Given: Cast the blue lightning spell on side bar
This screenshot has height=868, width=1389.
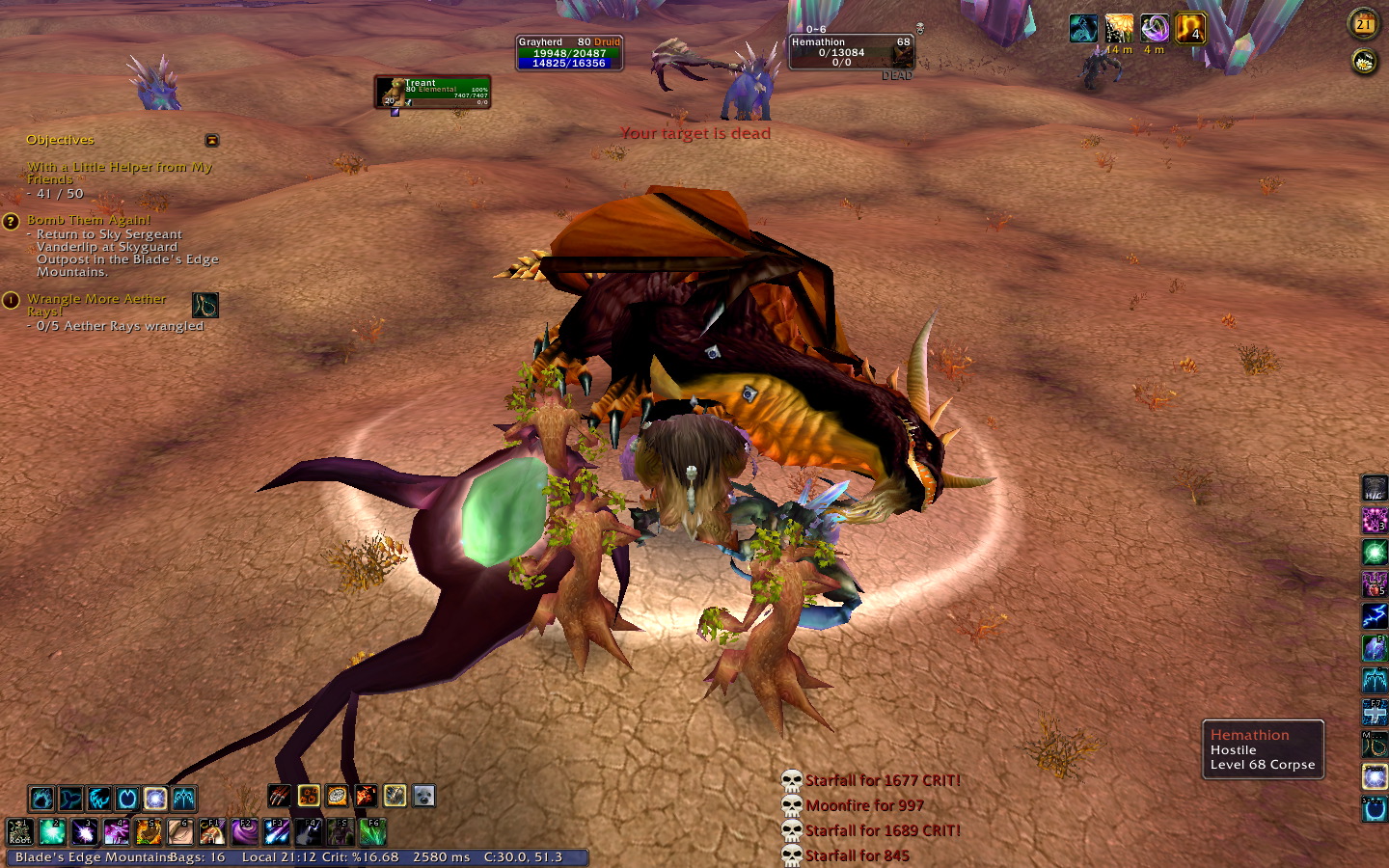Looking at the screenshot, I should 1375,615.
